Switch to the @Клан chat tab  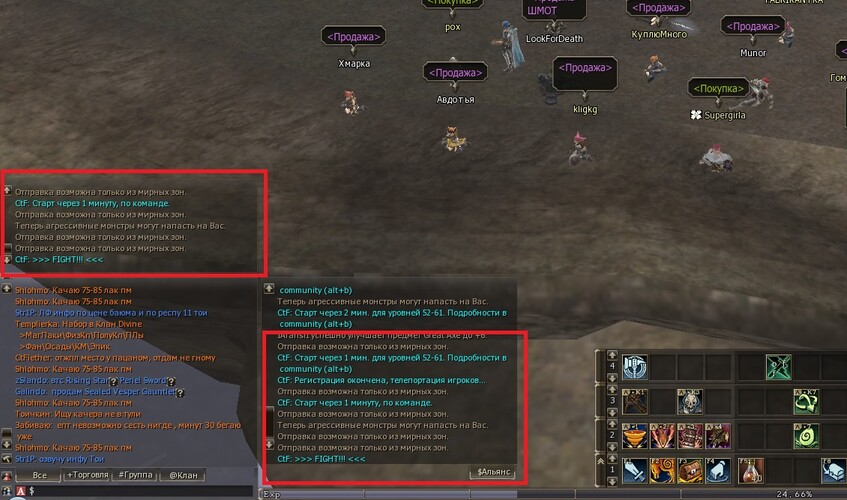coord(183,476)
